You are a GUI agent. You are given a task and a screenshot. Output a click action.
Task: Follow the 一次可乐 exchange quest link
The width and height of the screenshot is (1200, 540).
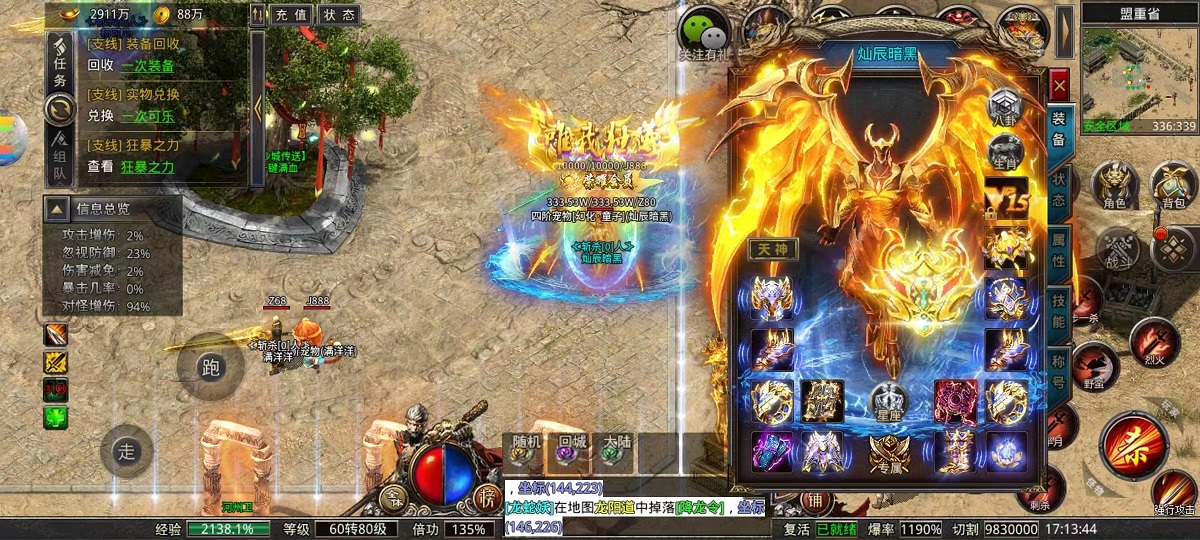pos(147,116)
